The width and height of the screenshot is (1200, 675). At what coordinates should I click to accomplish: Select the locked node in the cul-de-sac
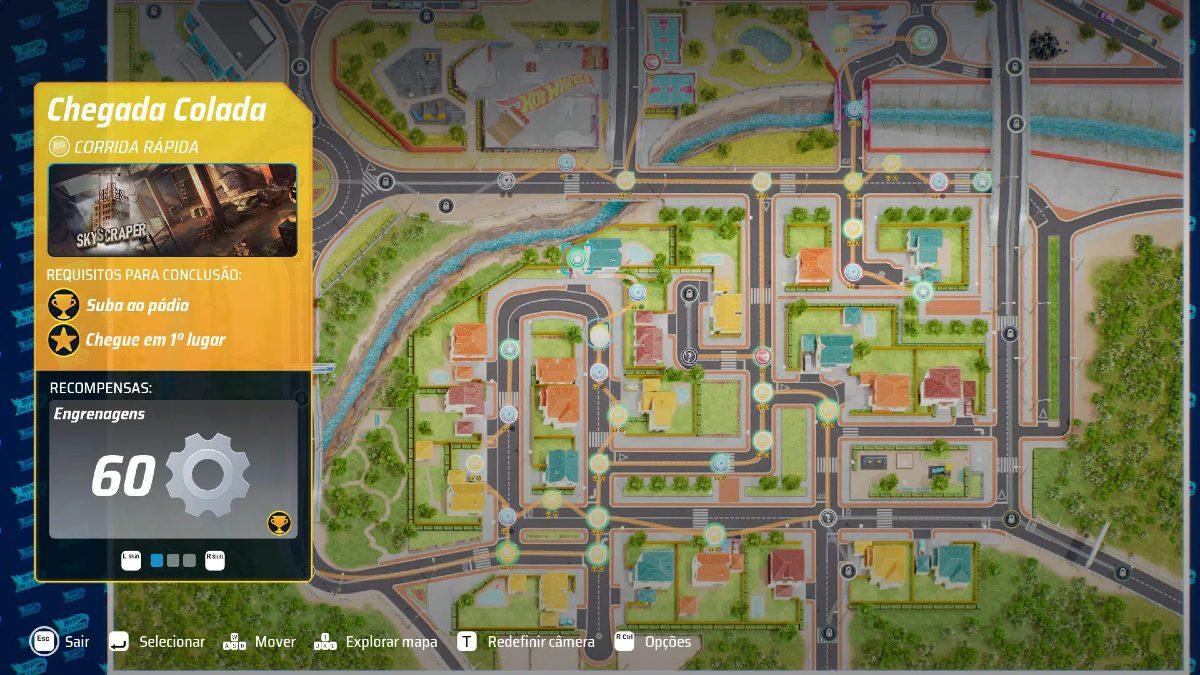(x=689, y=294)
